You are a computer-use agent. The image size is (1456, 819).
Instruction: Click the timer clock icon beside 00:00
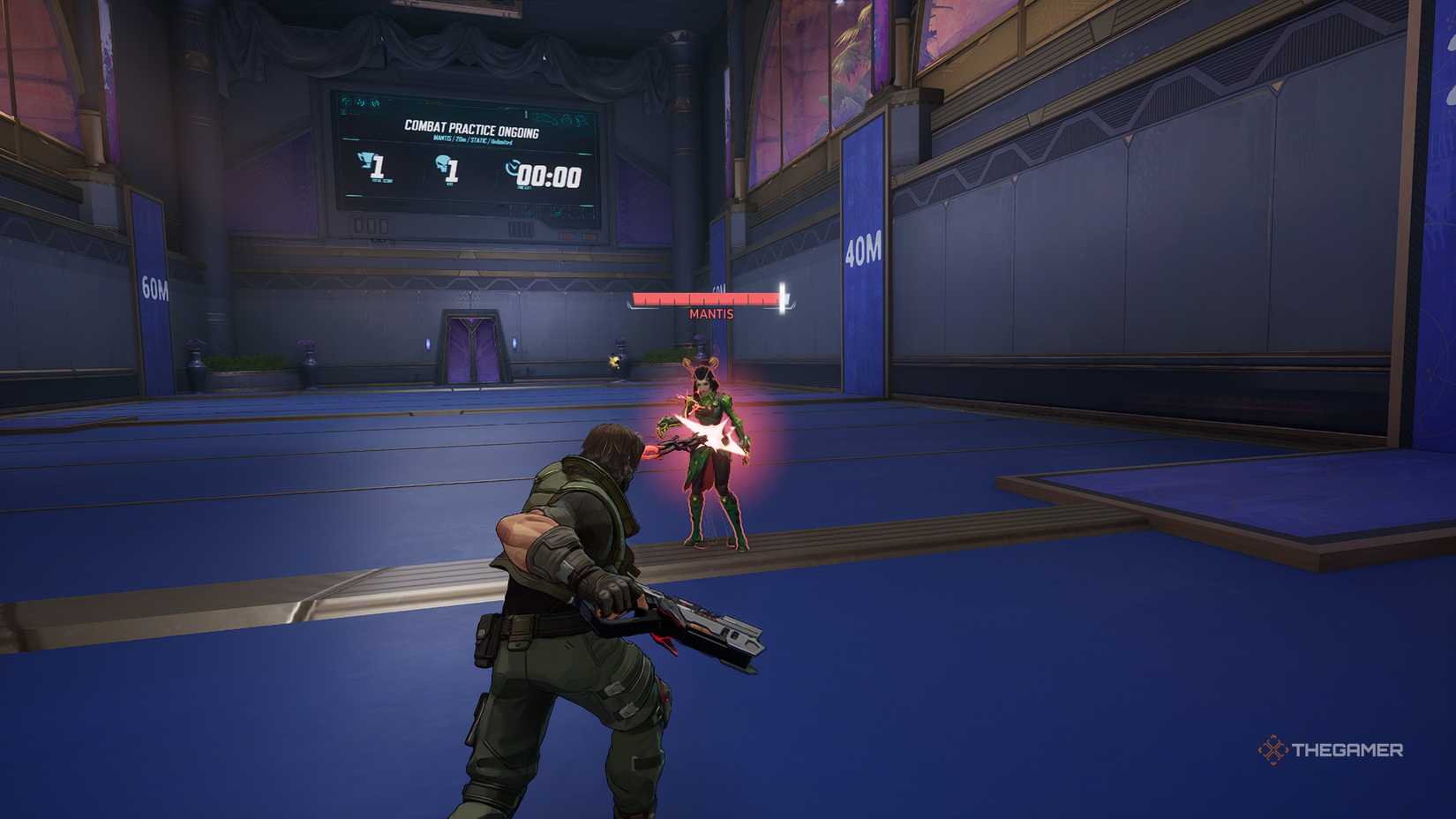tap(512, 167)
